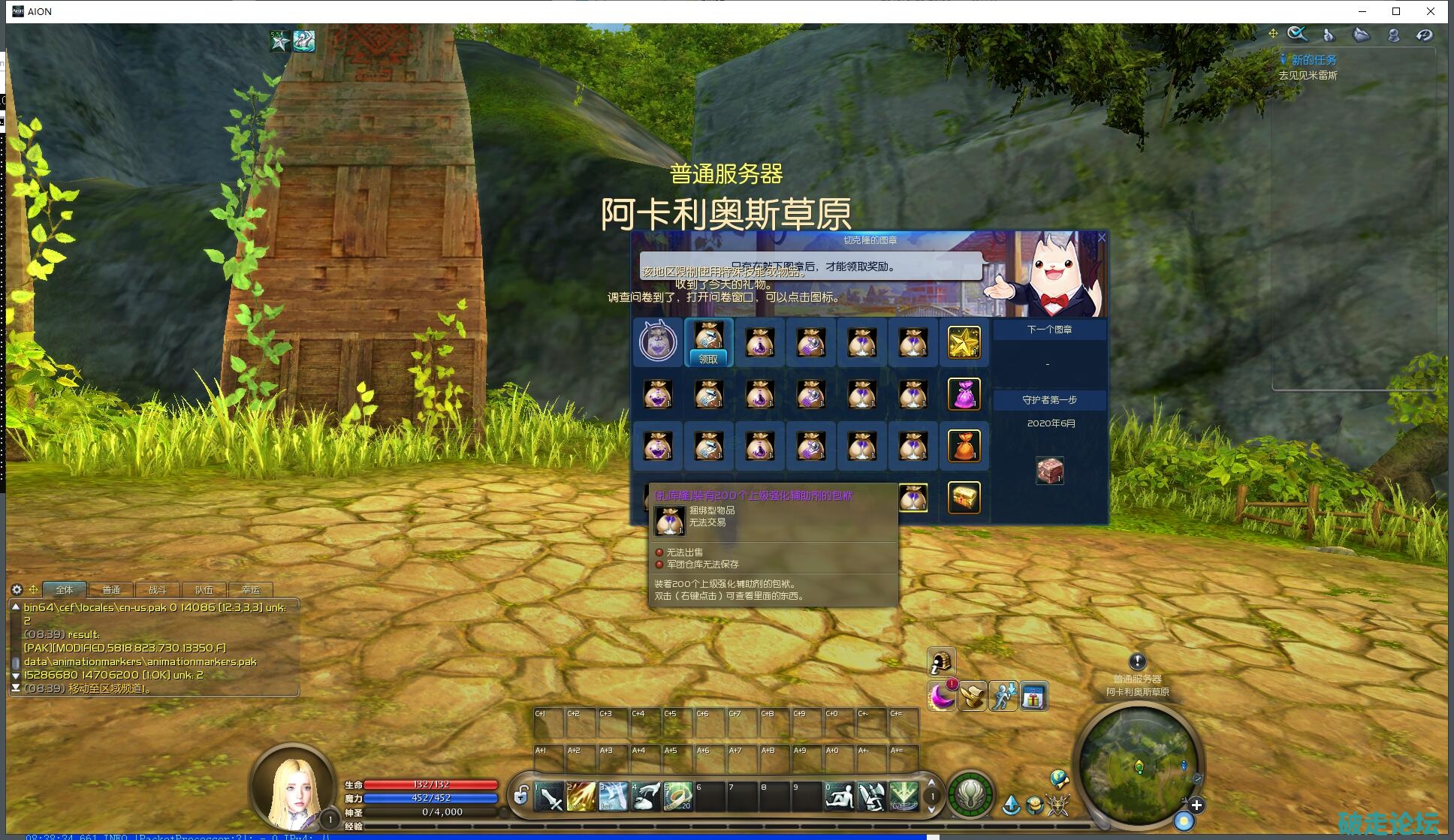Activate the crossed sword skill in hotbar
Image resolution: width=1454 pixels, height=840 pixels.
tap(551, 797)
